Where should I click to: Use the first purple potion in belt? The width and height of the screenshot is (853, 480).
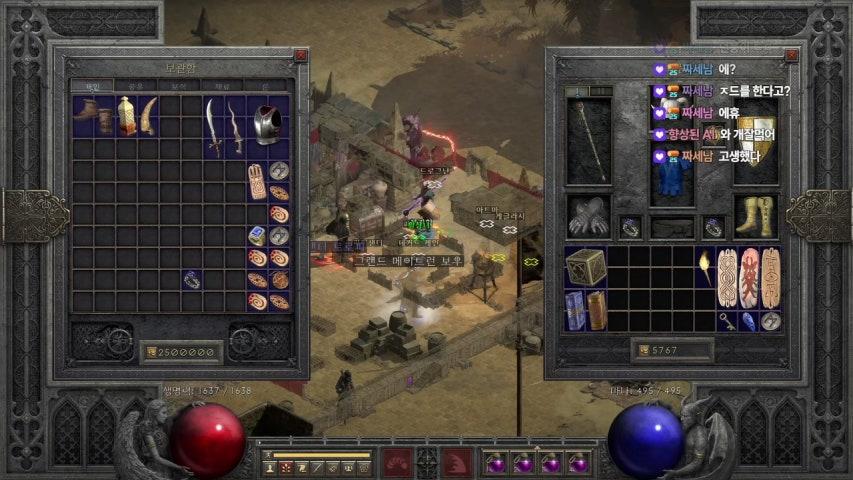(495, 463)
